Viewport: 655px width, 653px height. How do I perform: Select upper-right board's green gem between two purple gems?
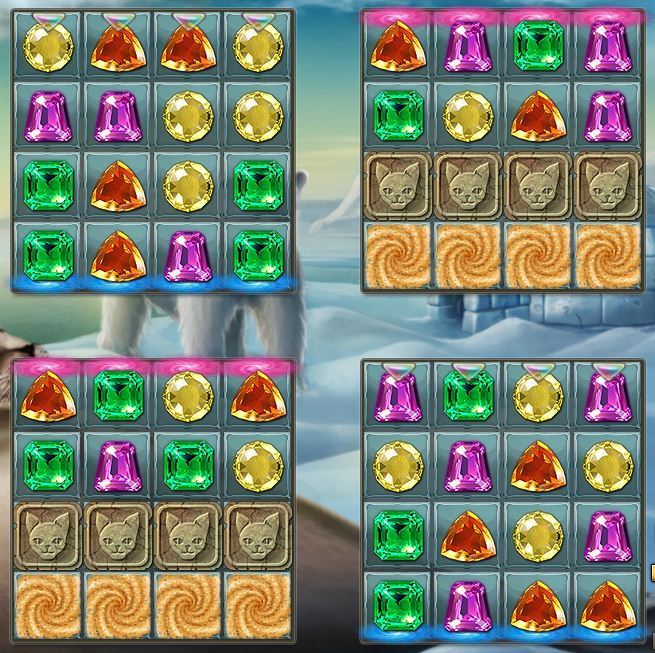538,47
